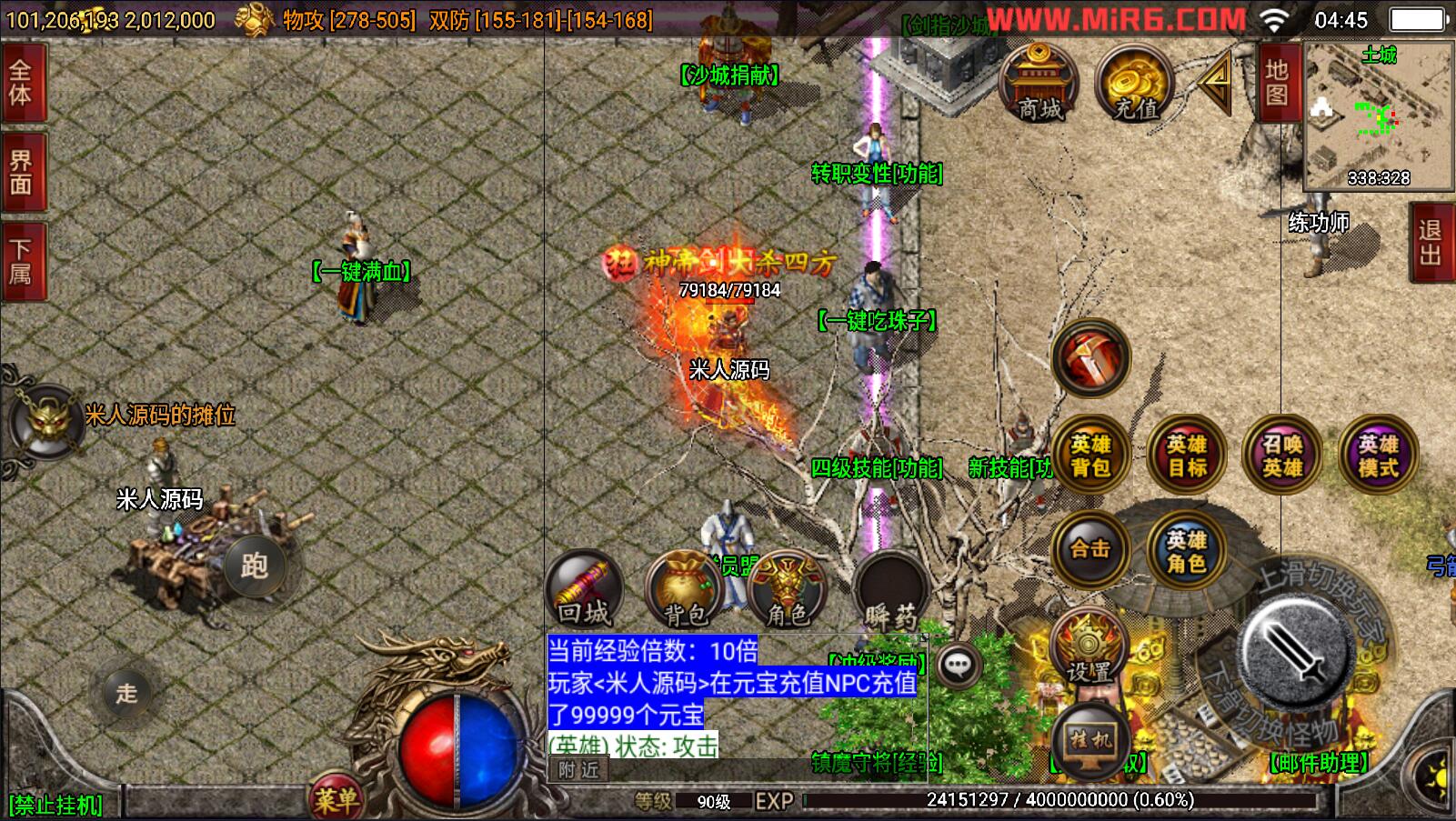The image size is (1456, 821).
Task: Click the 退出 exit button
Action: point(1431,243)
